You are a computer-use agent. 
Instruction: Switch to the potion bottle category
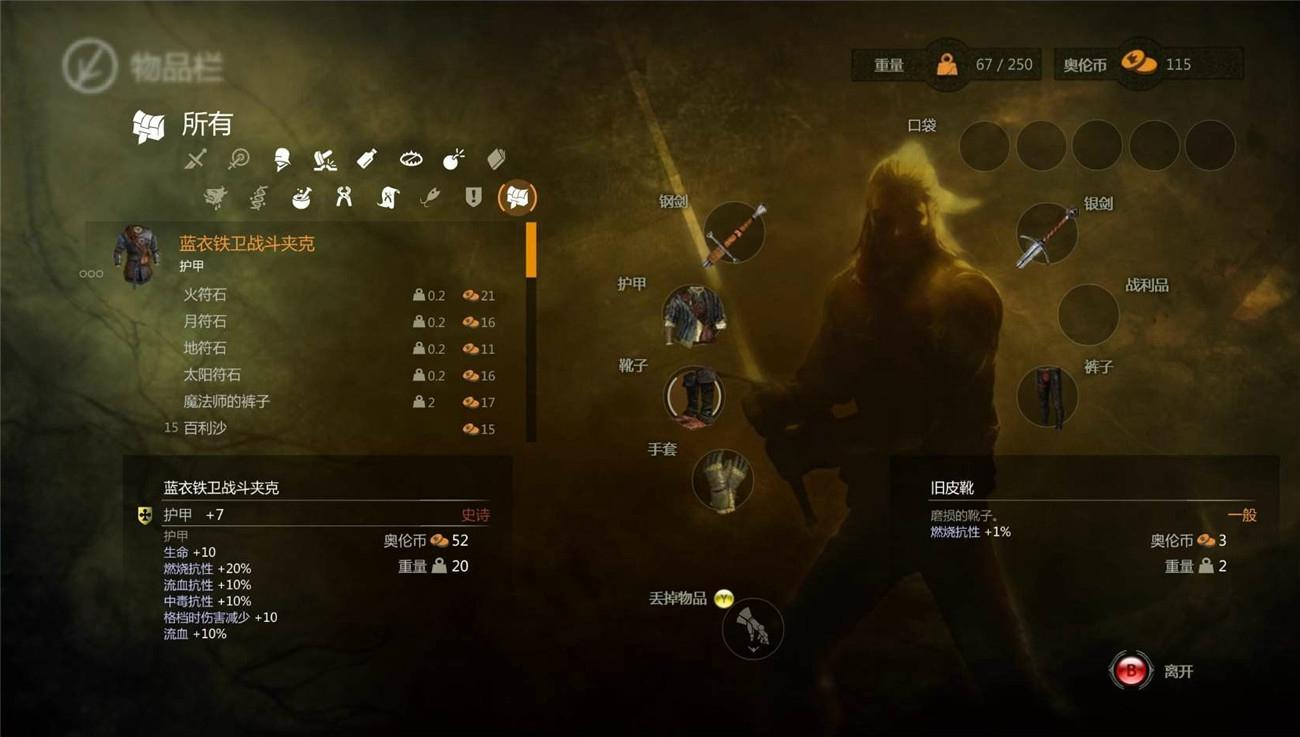367,159
